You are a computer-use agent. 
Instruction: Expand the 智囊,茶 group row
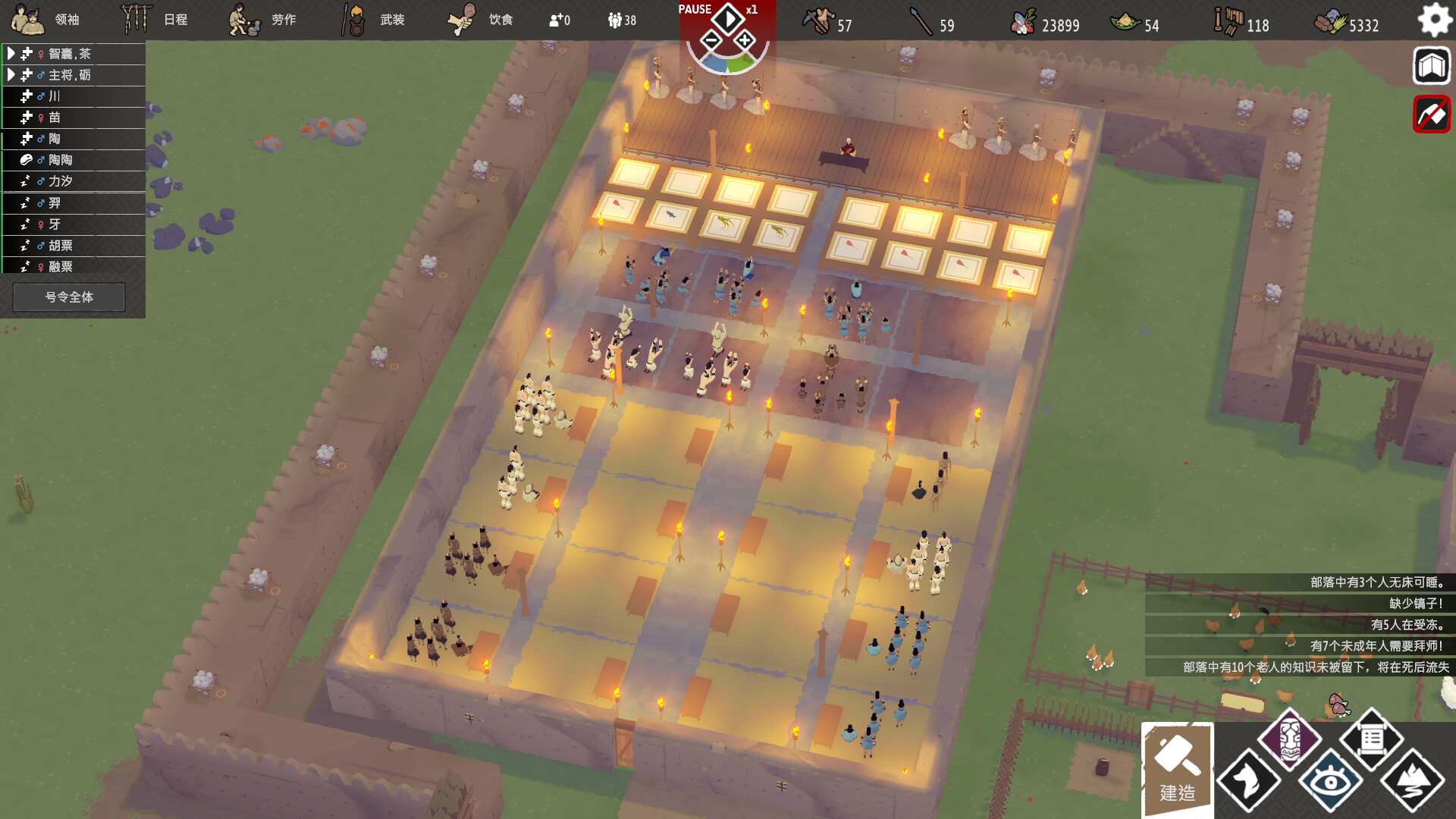[11, 54]
